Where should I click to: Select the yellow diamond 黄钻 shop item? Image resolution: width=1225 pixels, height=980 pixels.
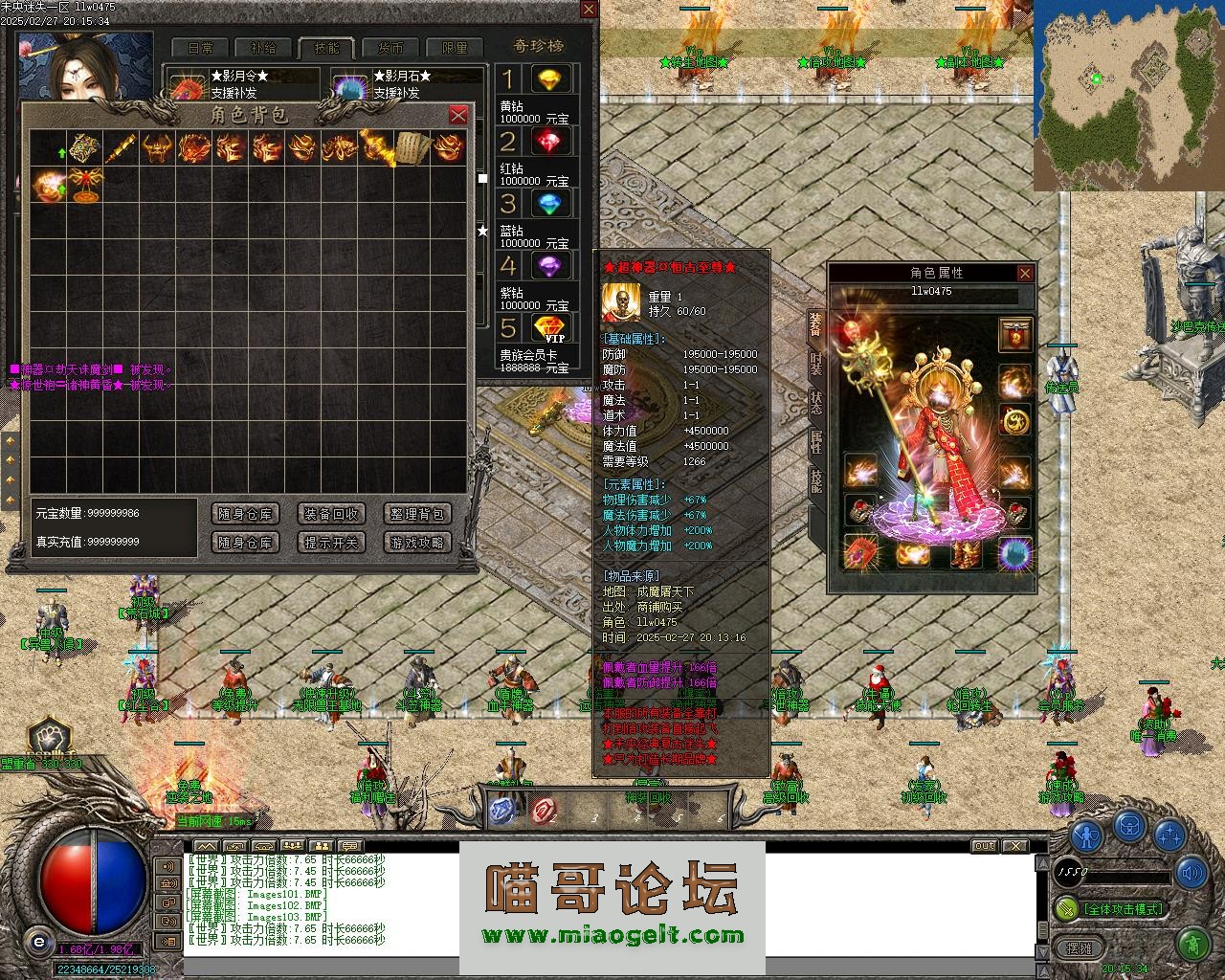[x=549, y=79]
